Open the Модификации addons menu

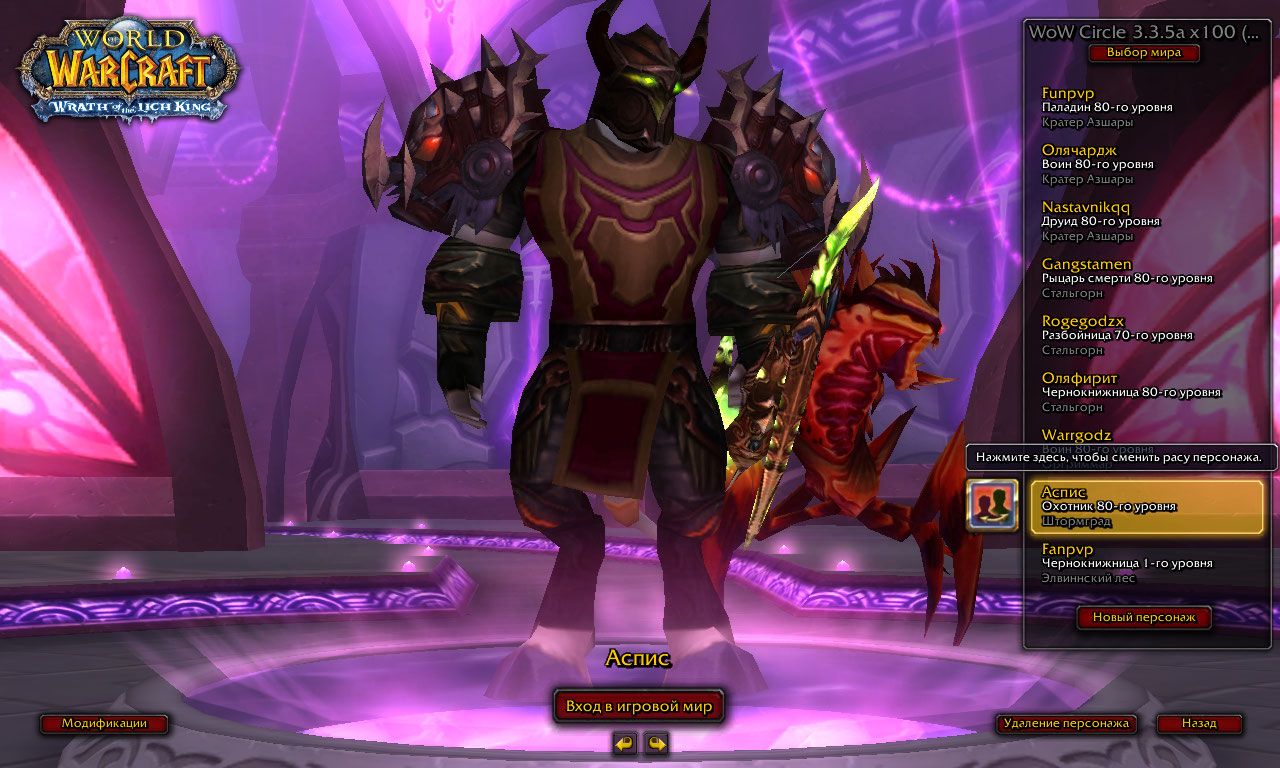104,723
